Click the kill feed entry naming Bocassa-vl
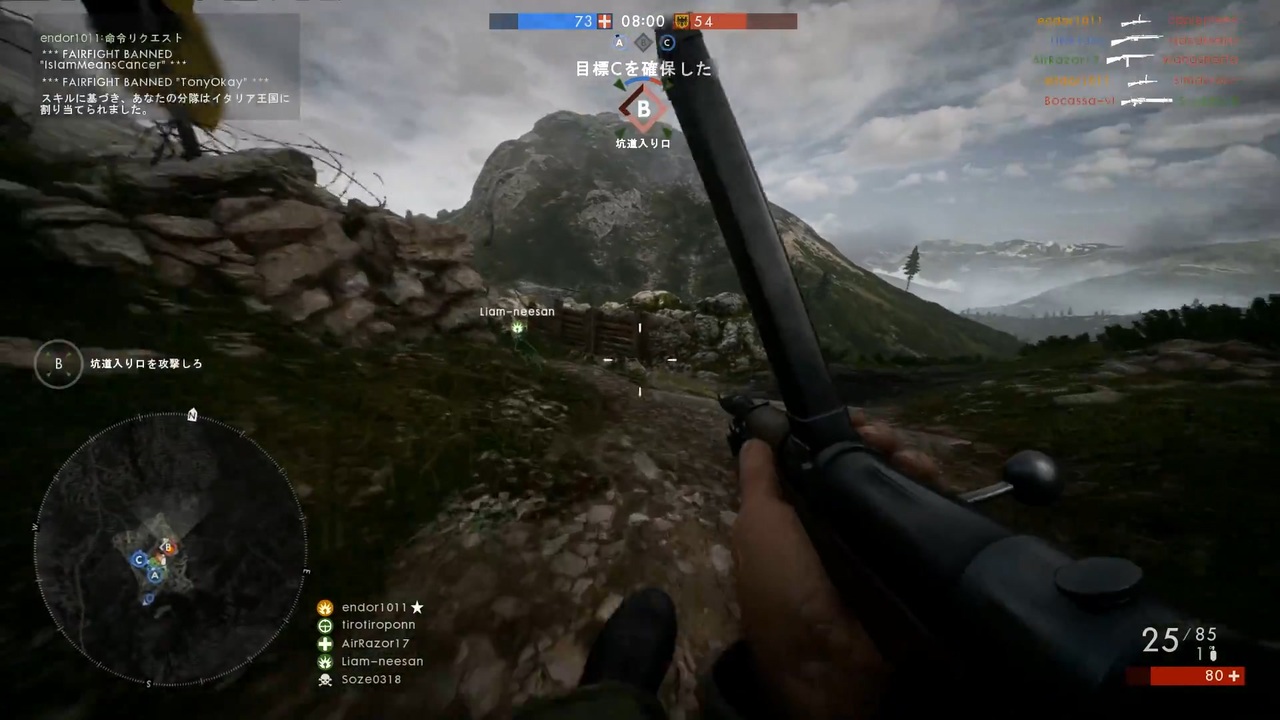Image resolution: width=1280 pixels, height=720 pixels. point(1079,100)
